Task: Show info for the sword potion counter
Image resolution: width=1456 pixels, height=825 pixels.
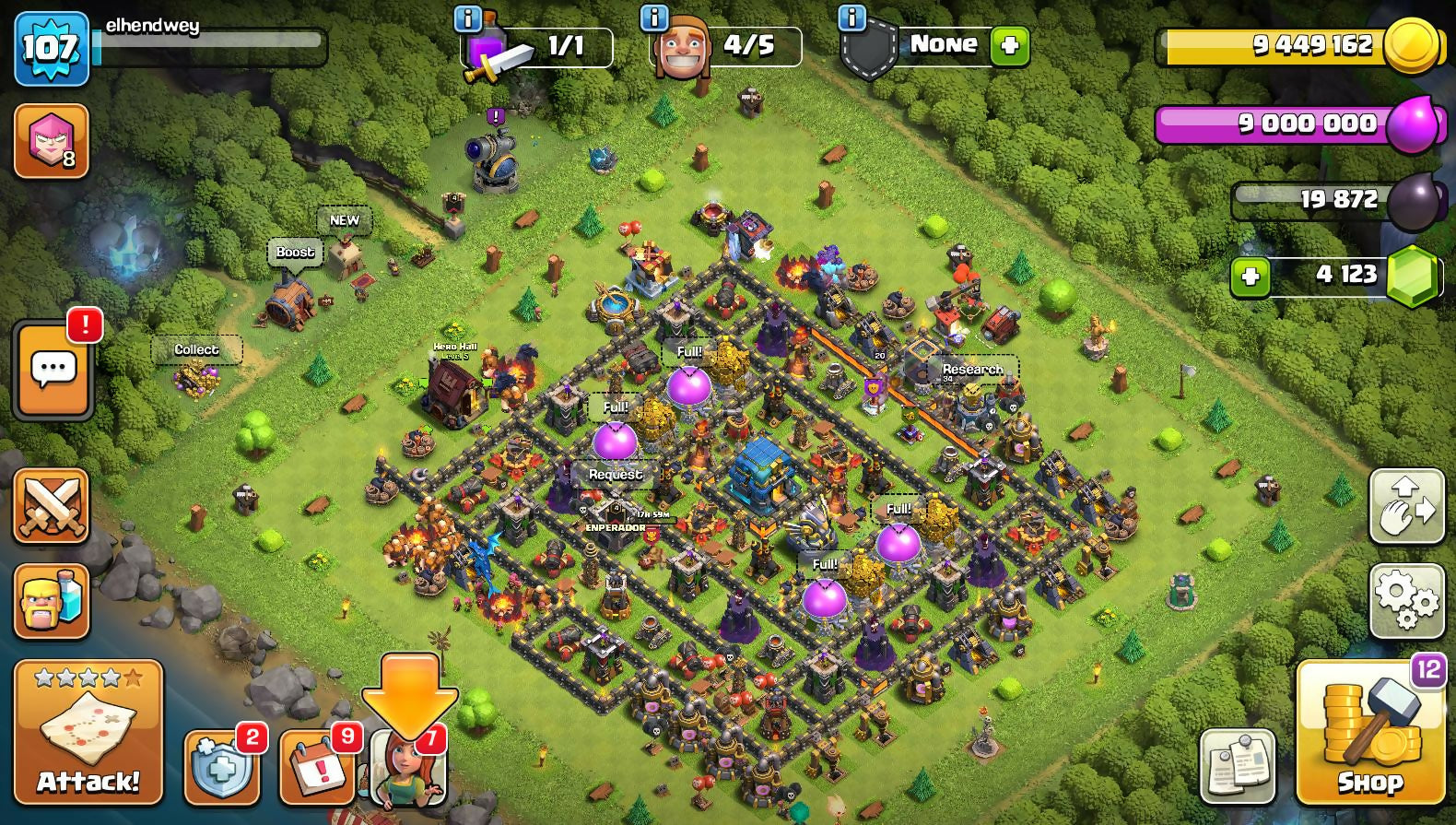Action: pyautogui.click(x=468, y=18)
